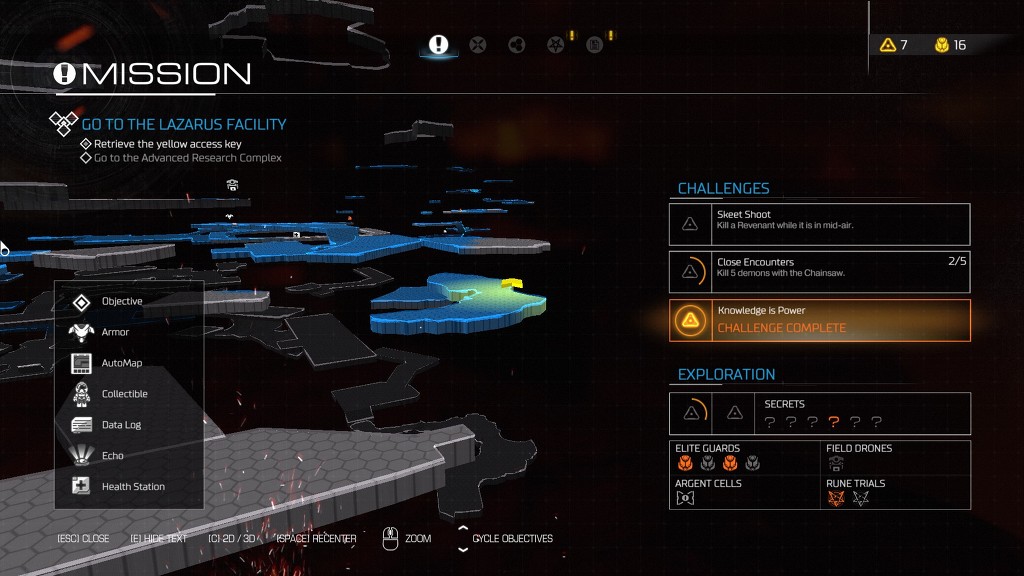Select the completed Knowledge is Power challenge
Image resolution: width=1024 pixels, height=576 pixels.
(819, 320)
